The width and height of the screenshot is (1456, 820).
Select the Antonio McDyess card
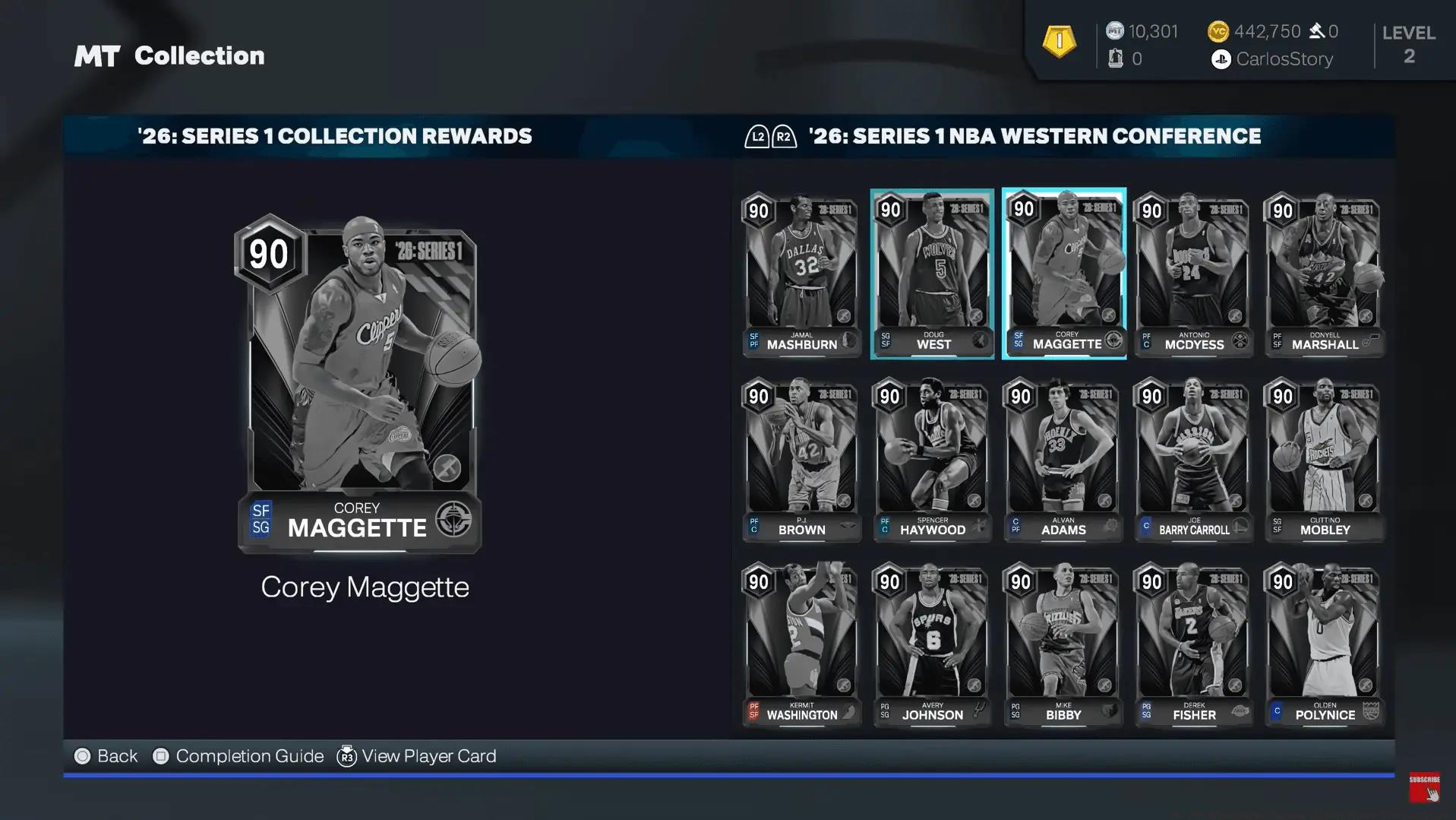point(1193,274)
